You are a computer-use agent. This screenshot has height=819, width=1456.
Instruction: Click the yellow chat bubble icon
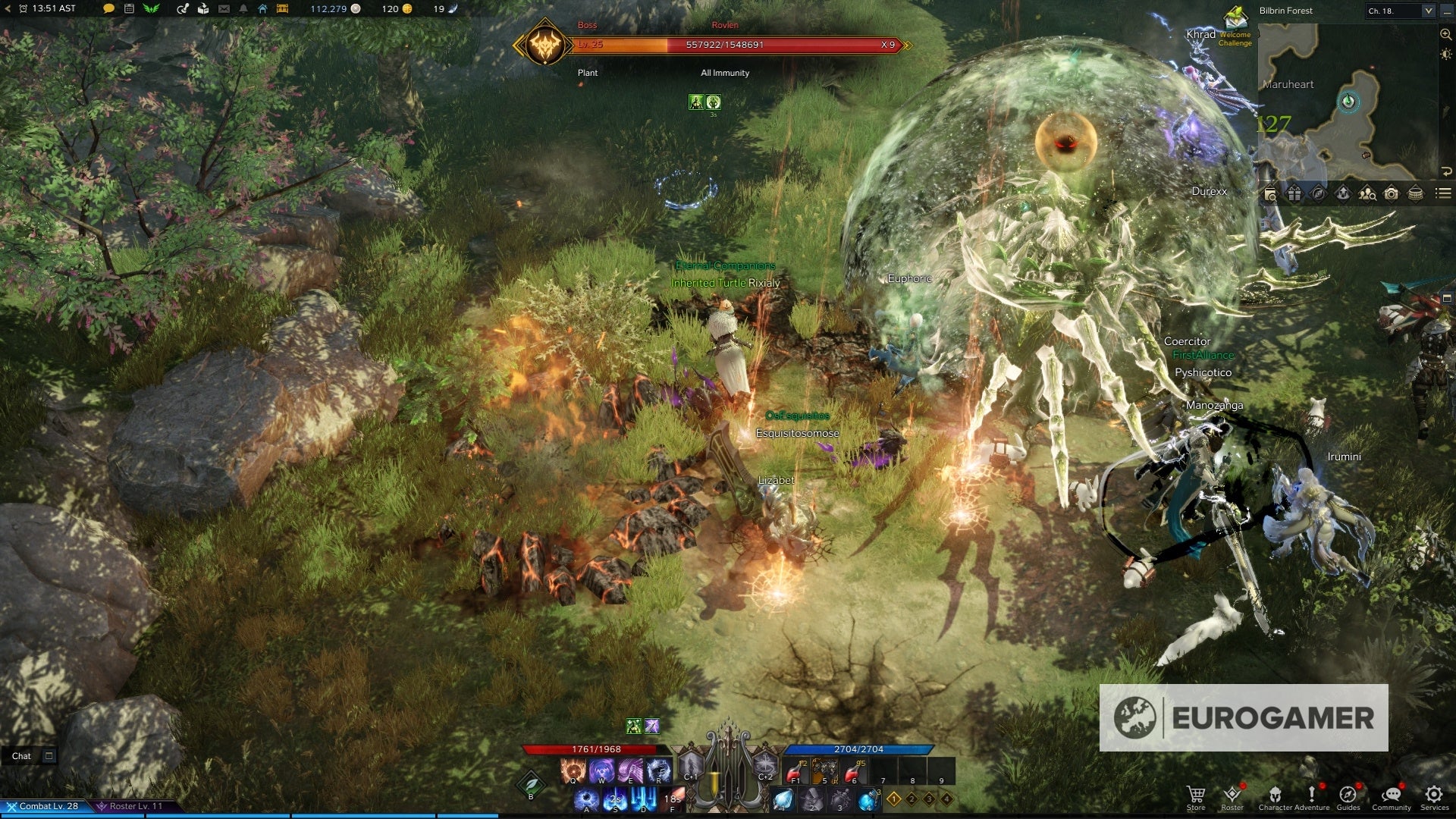(108, 9)
